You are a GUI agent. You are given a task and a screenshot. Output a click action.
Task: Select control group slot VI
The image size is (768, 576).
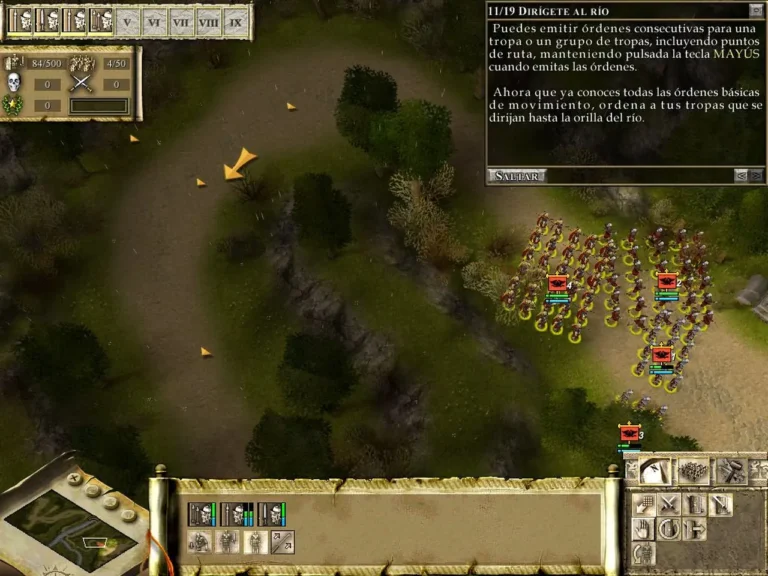pos(153,21)
